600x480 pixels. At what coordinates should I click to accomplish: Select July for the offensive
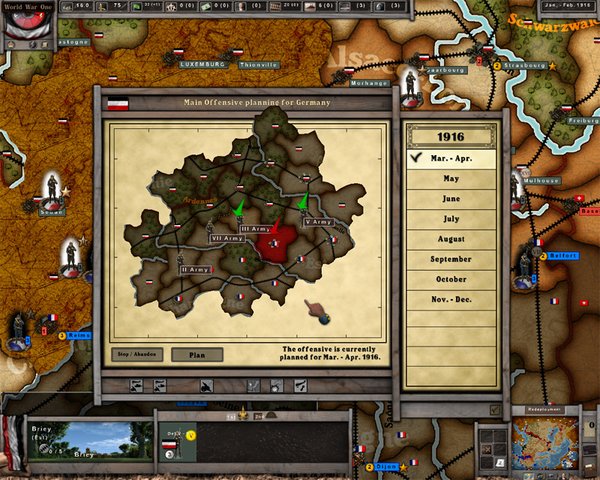(452, 218)
